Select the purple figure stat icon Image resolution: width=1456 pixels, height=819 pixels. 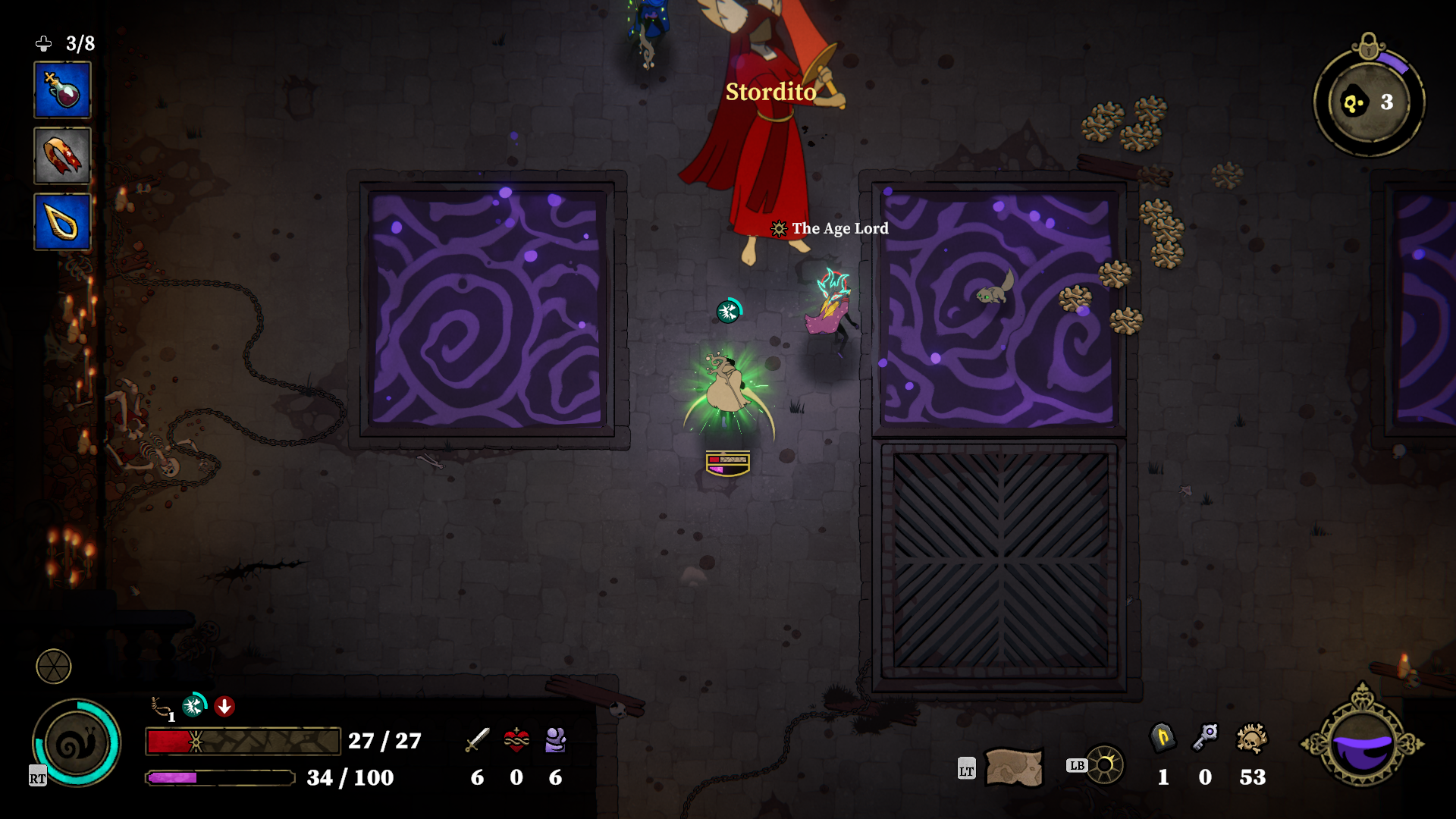[x=556, y=739]
